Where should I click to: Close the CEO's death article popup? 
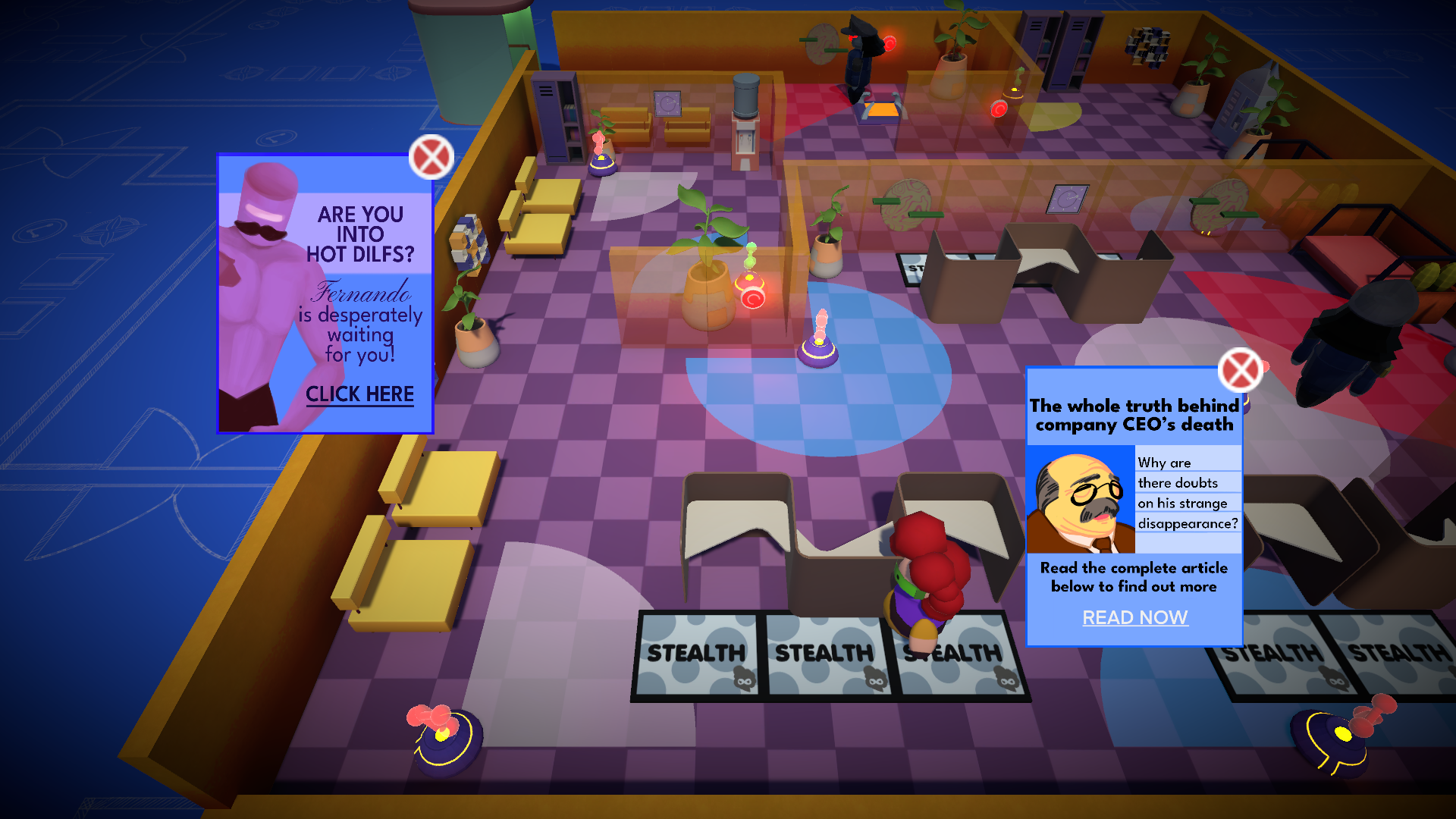[1240, 371]
